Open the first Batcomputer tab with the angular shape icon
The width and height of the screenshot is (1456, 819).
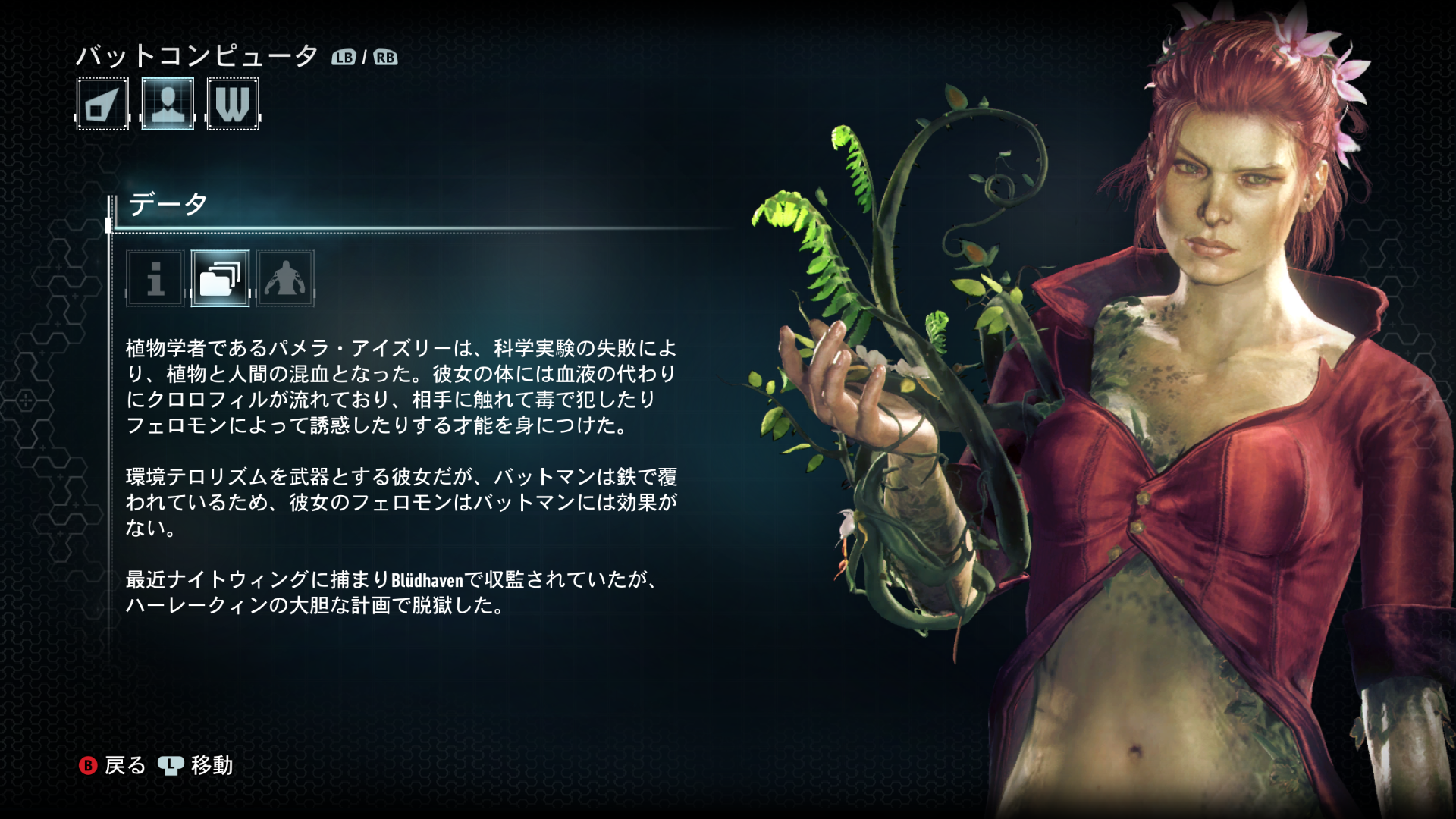102,104
